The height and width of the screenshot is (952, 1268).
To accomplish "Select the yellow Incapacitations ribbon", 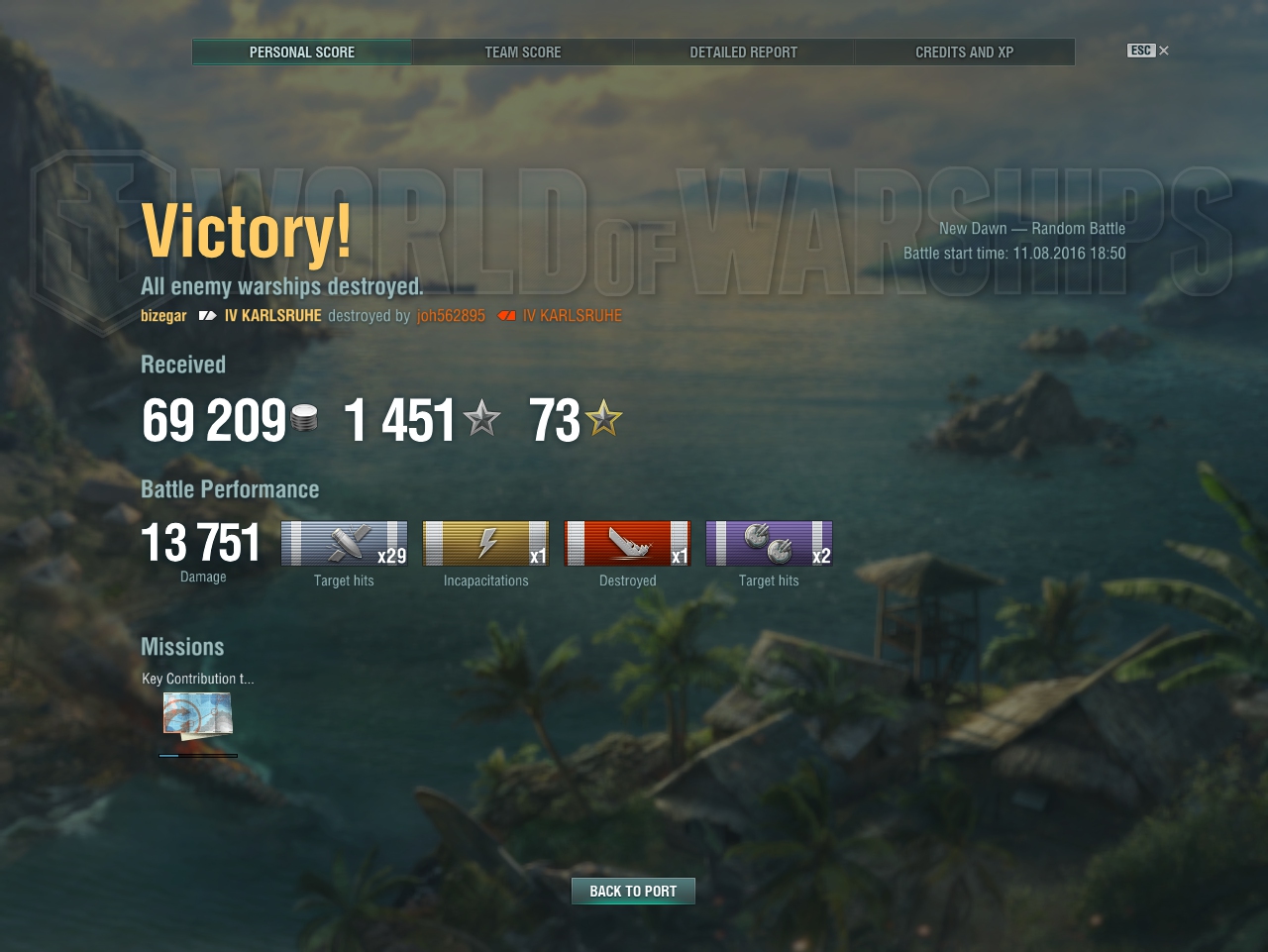I will click(485, 544).
